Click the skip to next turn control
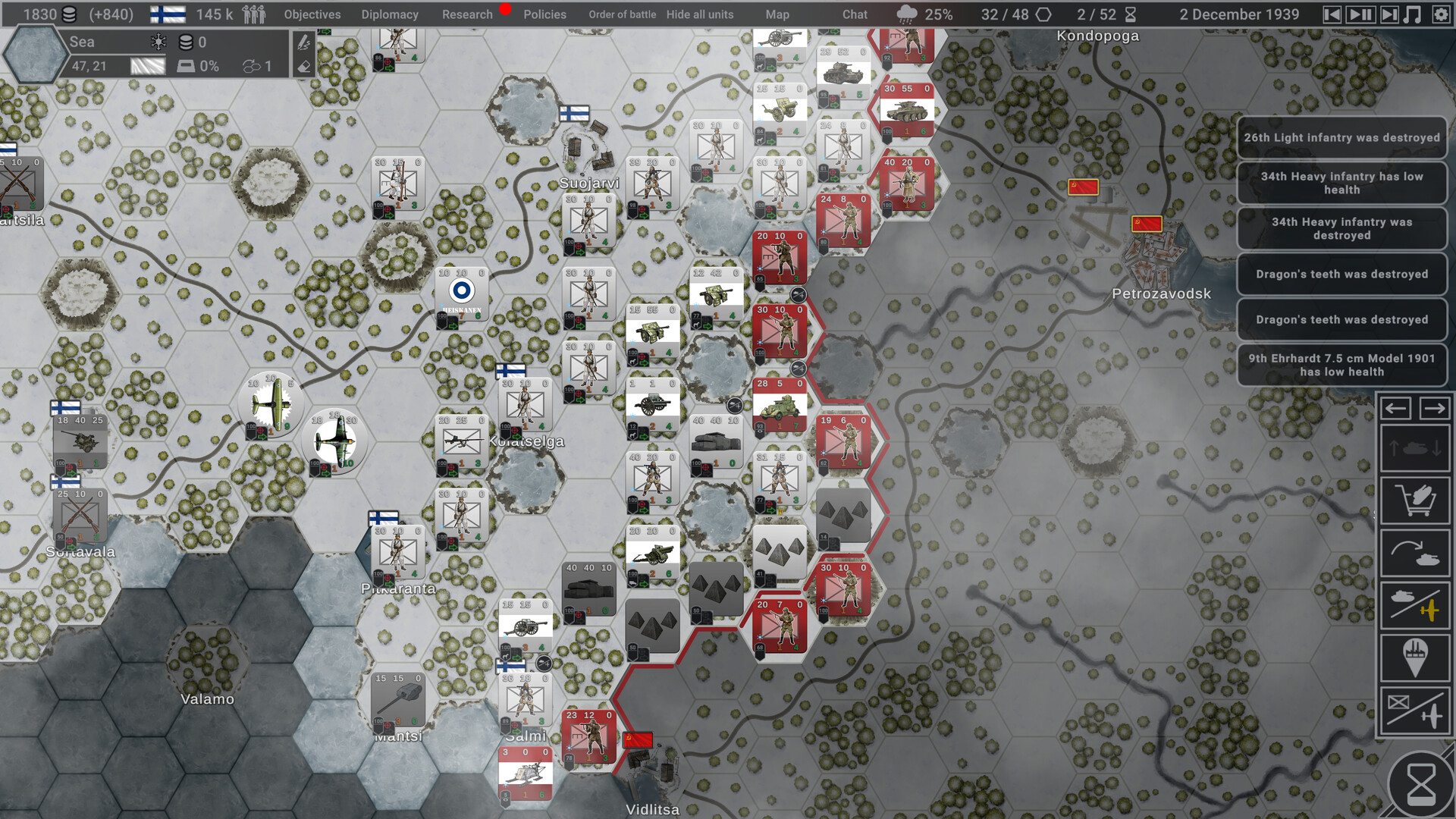Image resolution: width=1456 pixels, height=819 pixels. pos(1388,14)
